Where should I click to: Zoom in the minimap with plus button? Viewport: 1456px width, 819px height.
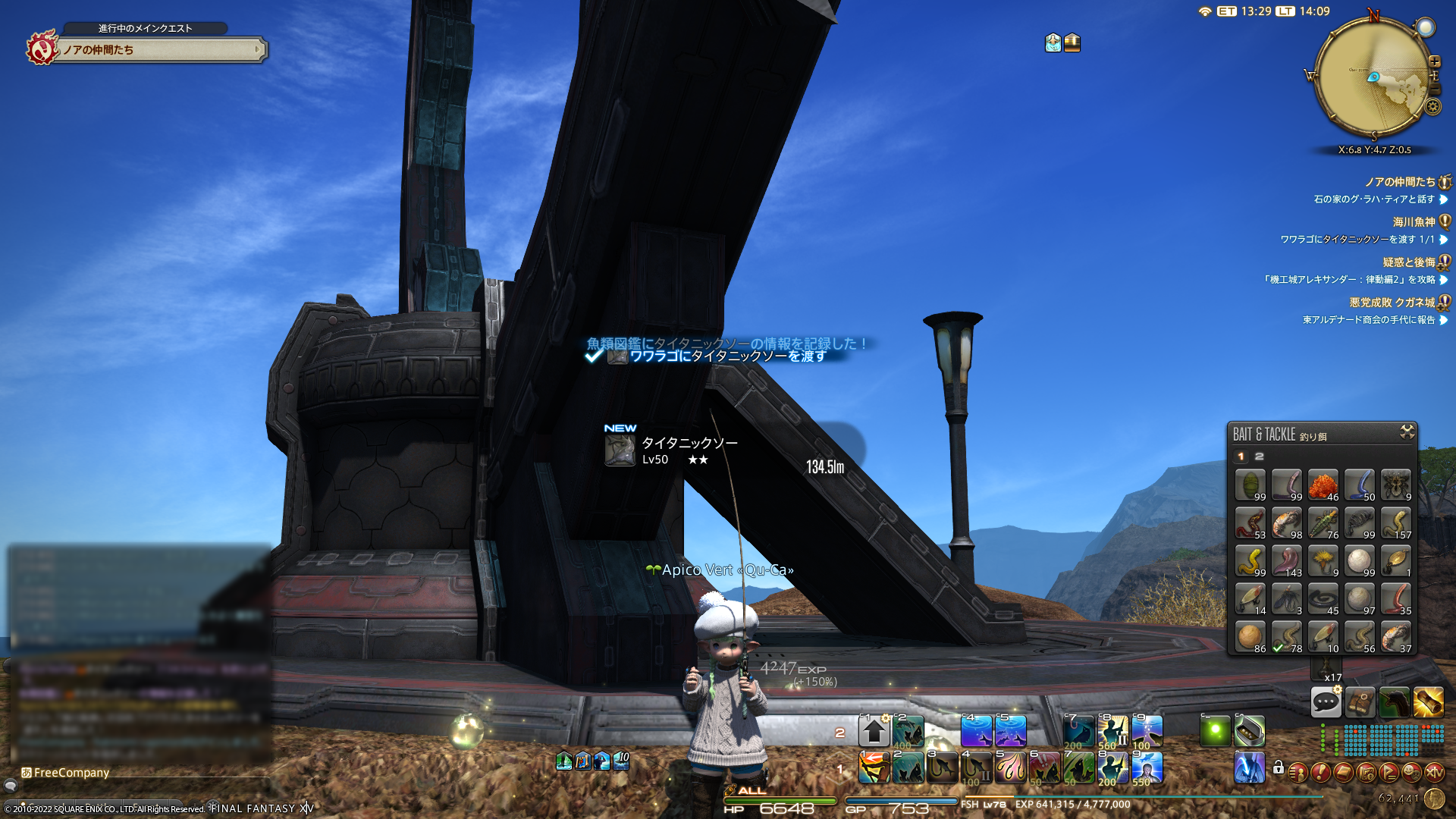coord(1434,62)
